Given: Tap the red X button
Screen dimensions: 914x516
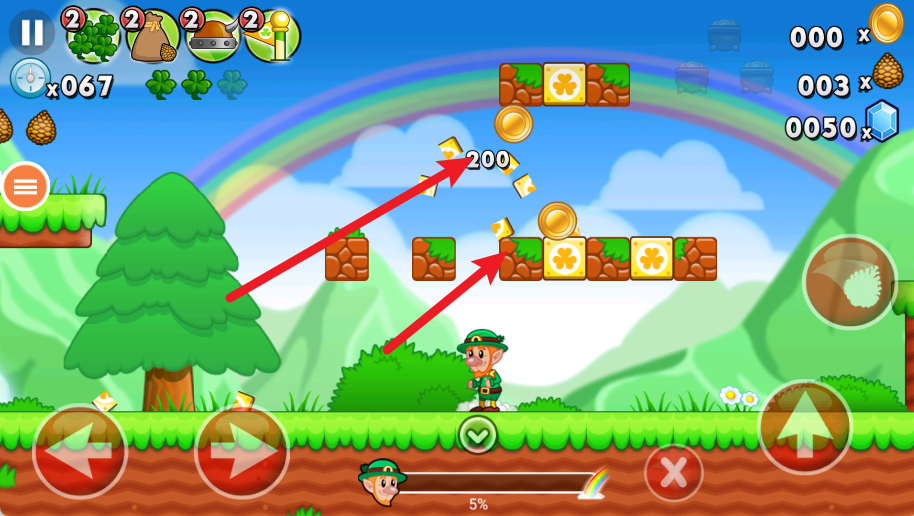Looking at the screenshot, I should click(x=673, y=472).
